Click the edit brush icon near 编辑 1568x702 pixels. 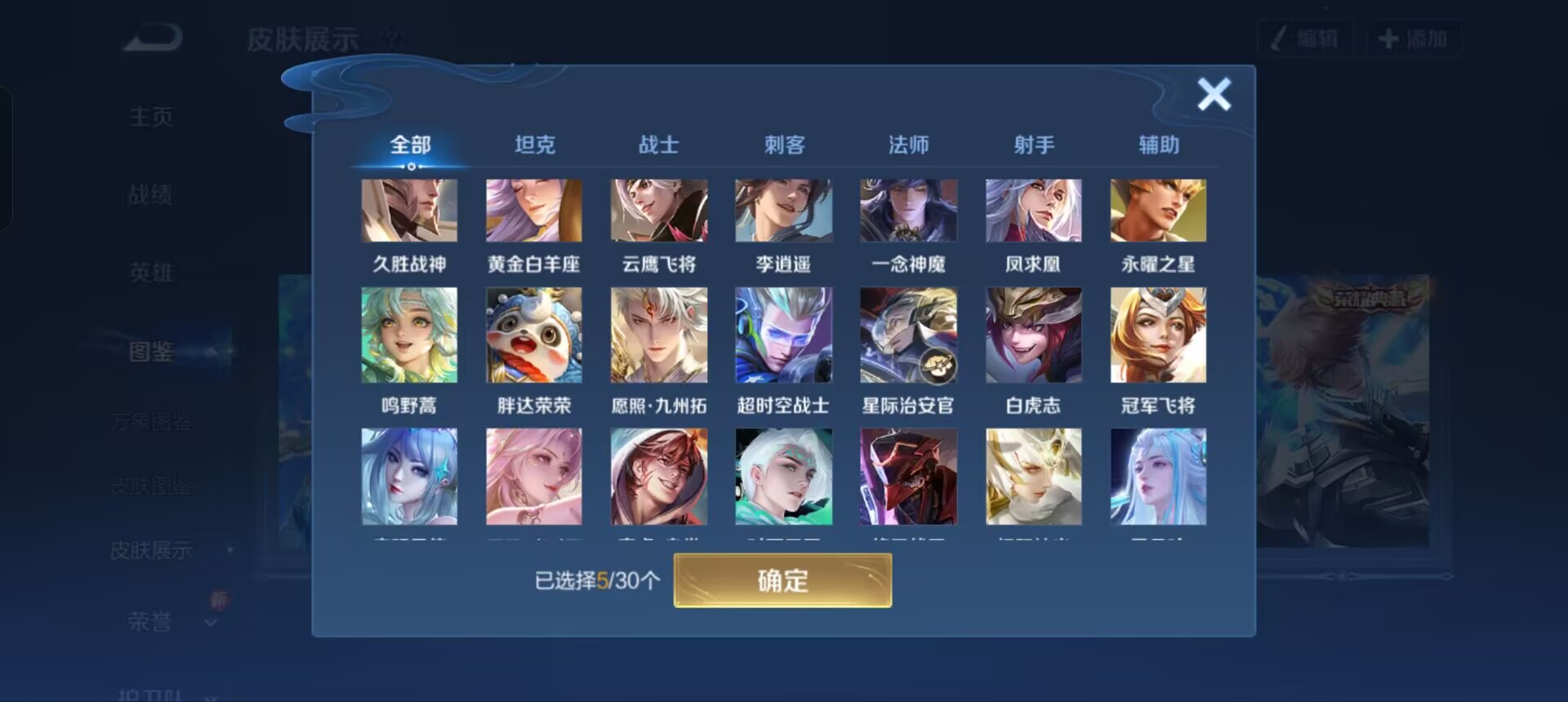click(x=1280, y=38)
